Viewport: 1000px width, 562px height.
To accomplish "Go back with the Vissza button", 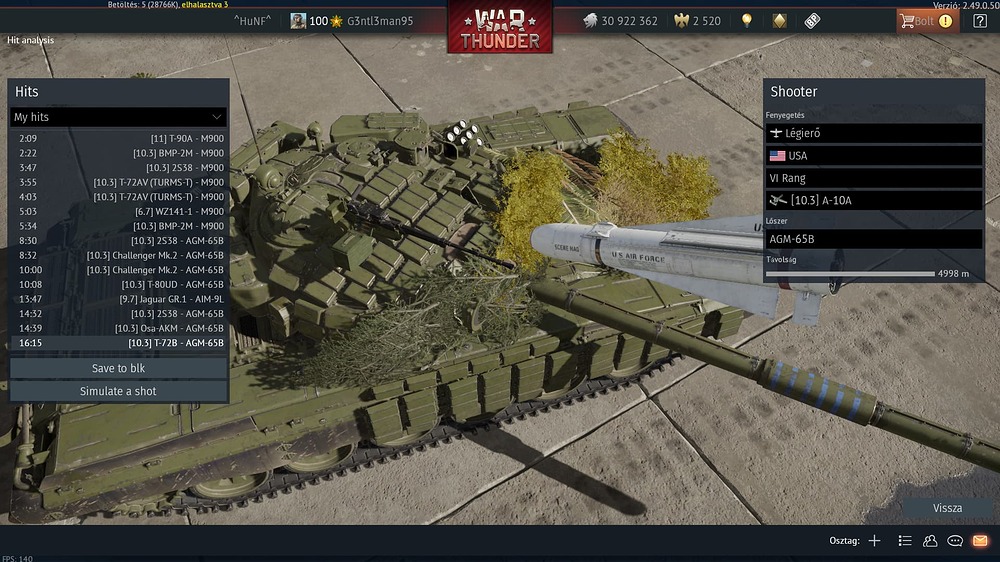I will pyautogui.click(x=947, y=508).
